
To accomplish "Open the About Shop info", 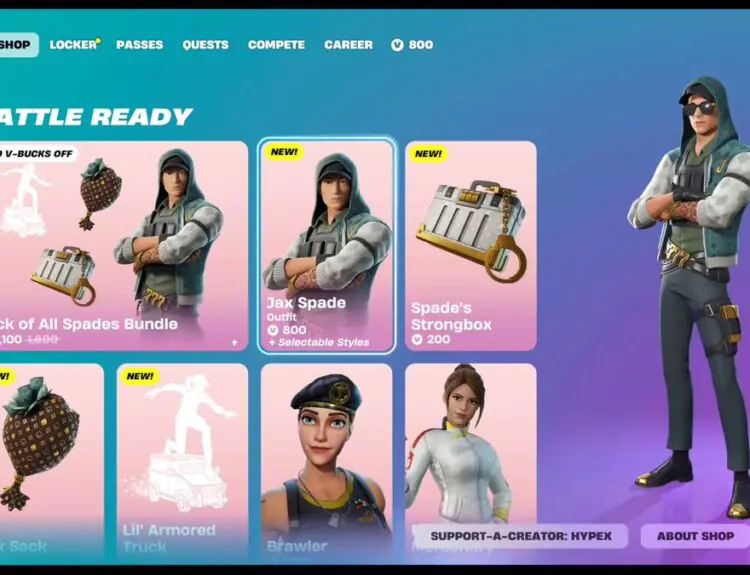I will (x=695, y=536).
